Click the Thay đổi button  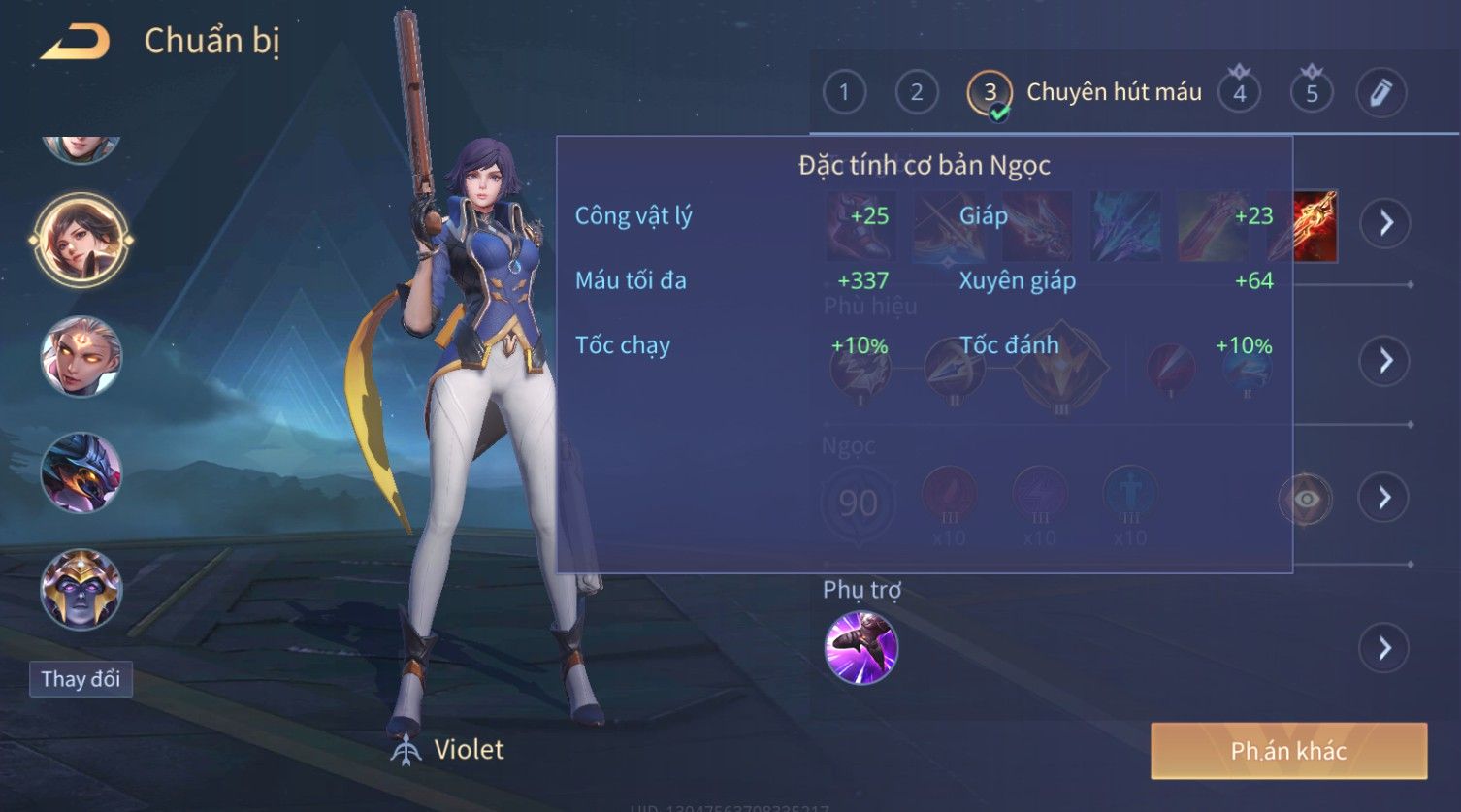click(x=81, y=679)
